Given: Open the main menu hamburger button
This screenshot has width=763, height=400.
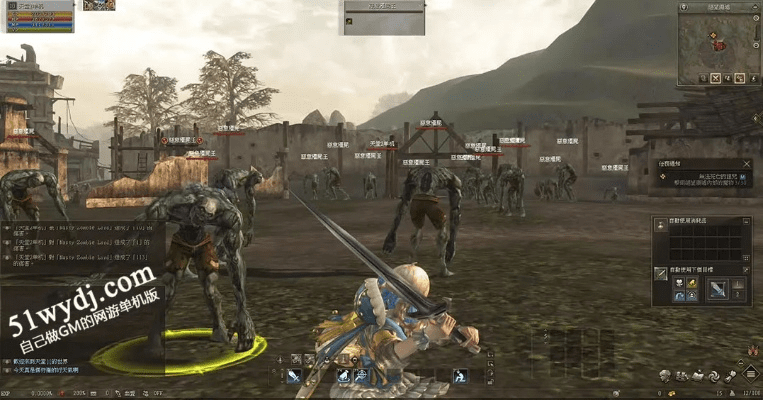Looking at the screenshot, I should (749, 376).
